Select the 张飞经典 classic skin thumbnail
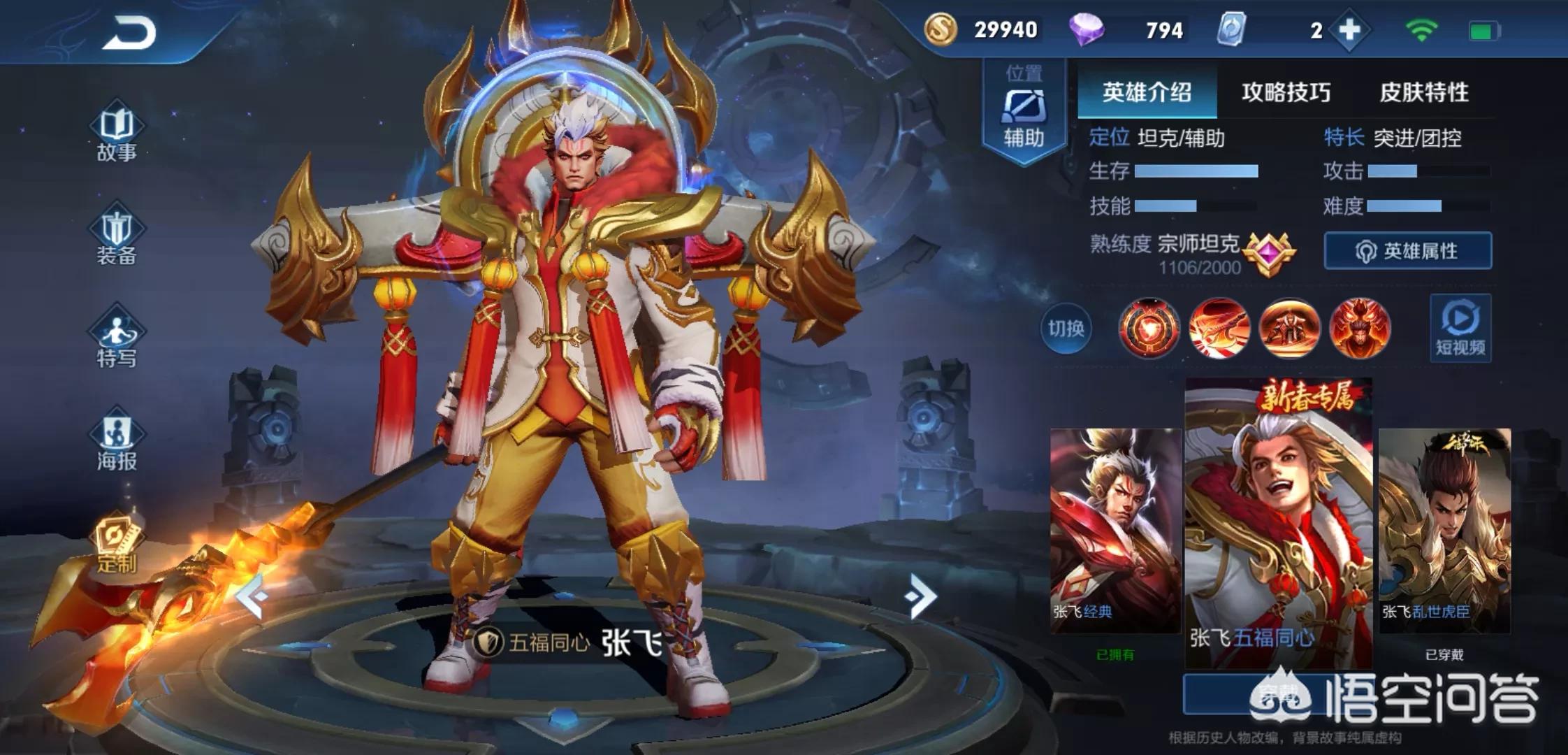Viewport: 1568px width, 755px height. coord(1115,531)
